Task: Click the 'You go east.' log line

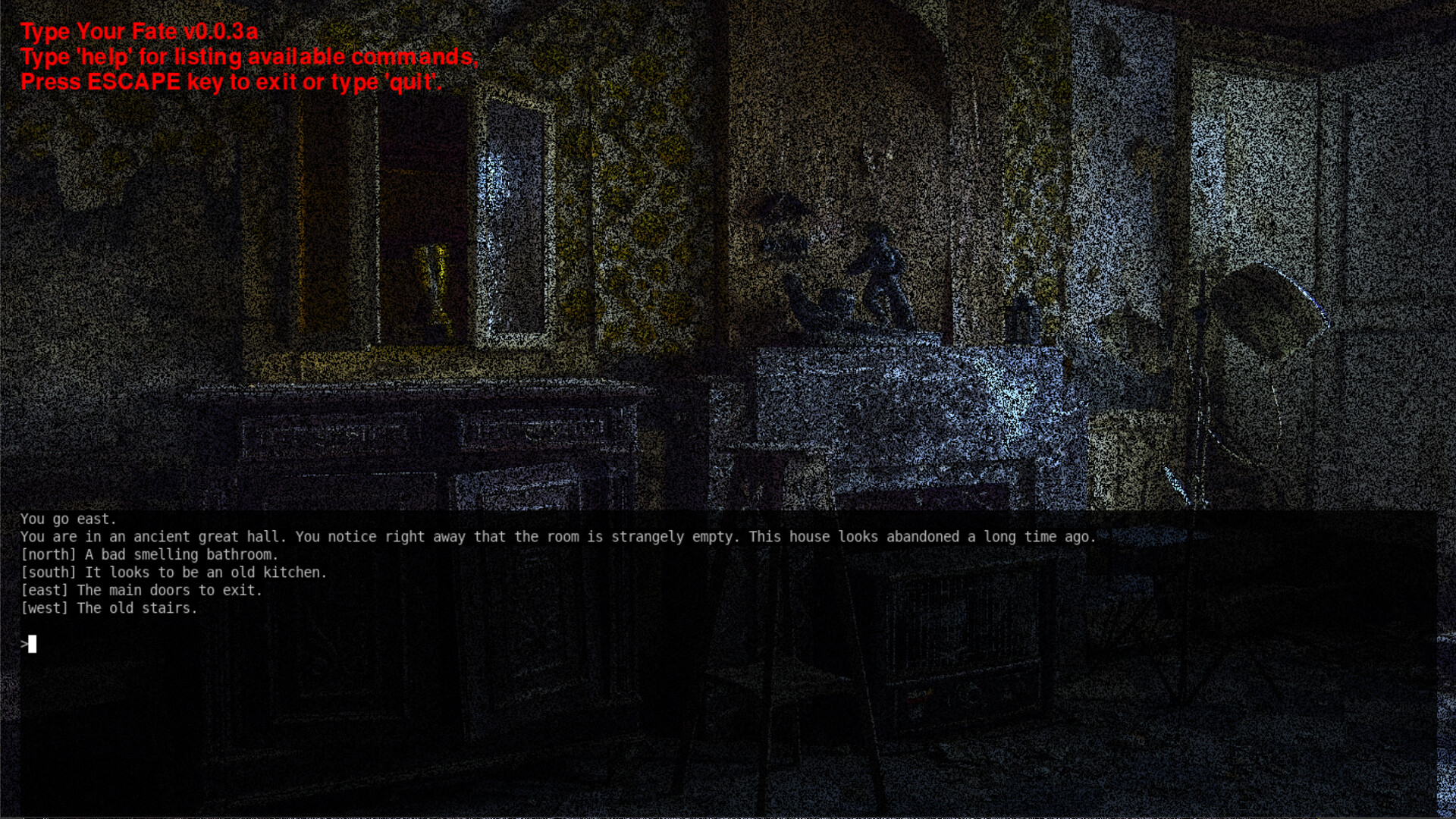Action: coord(69,519)
